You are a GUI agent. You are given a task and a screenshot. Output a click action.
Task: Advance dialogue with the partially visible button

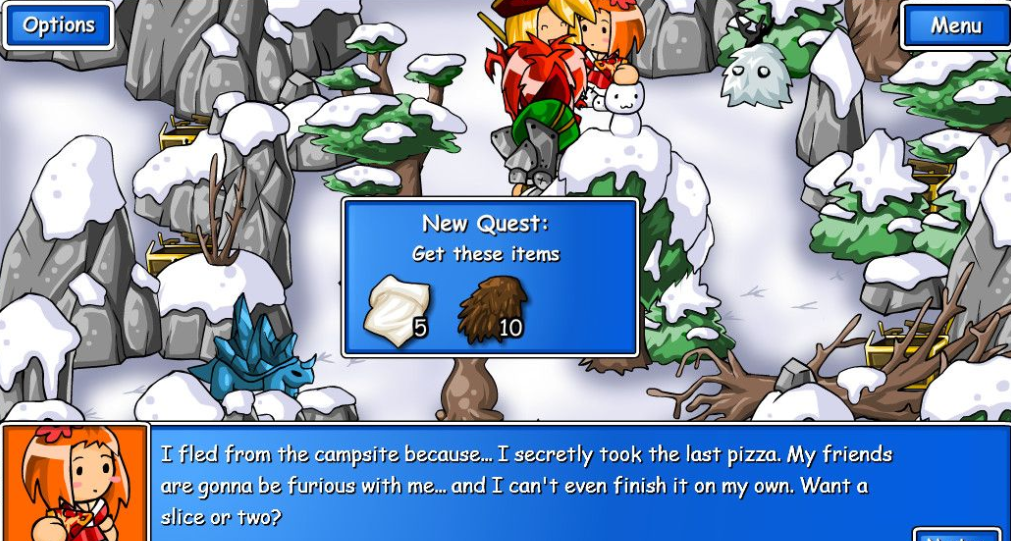[956, 535]
